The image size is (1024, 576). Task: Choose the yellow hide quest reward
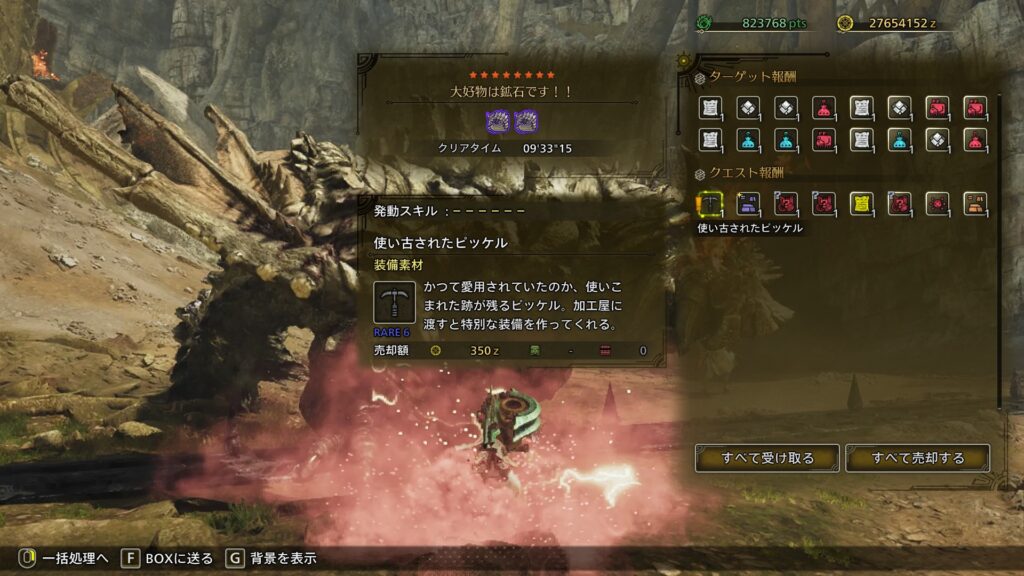[x=861, y=204]
